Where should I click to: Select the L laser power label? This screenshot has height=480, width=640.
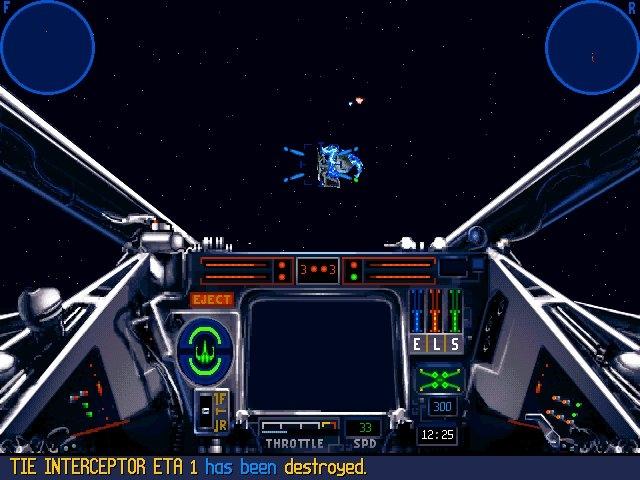[436, 344]
